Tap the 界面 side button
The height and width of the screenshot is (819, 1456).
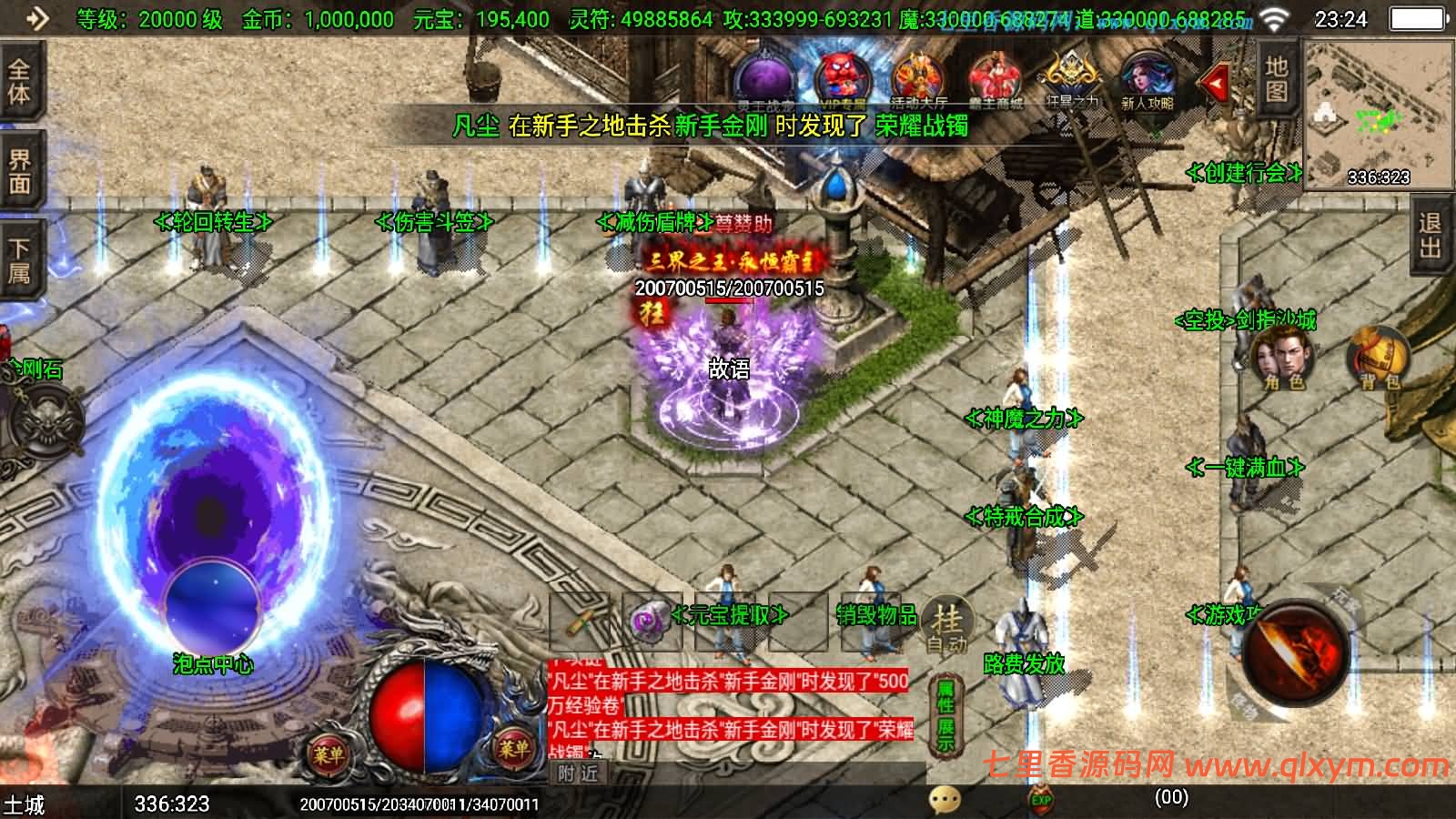click(x=20, y=172)
